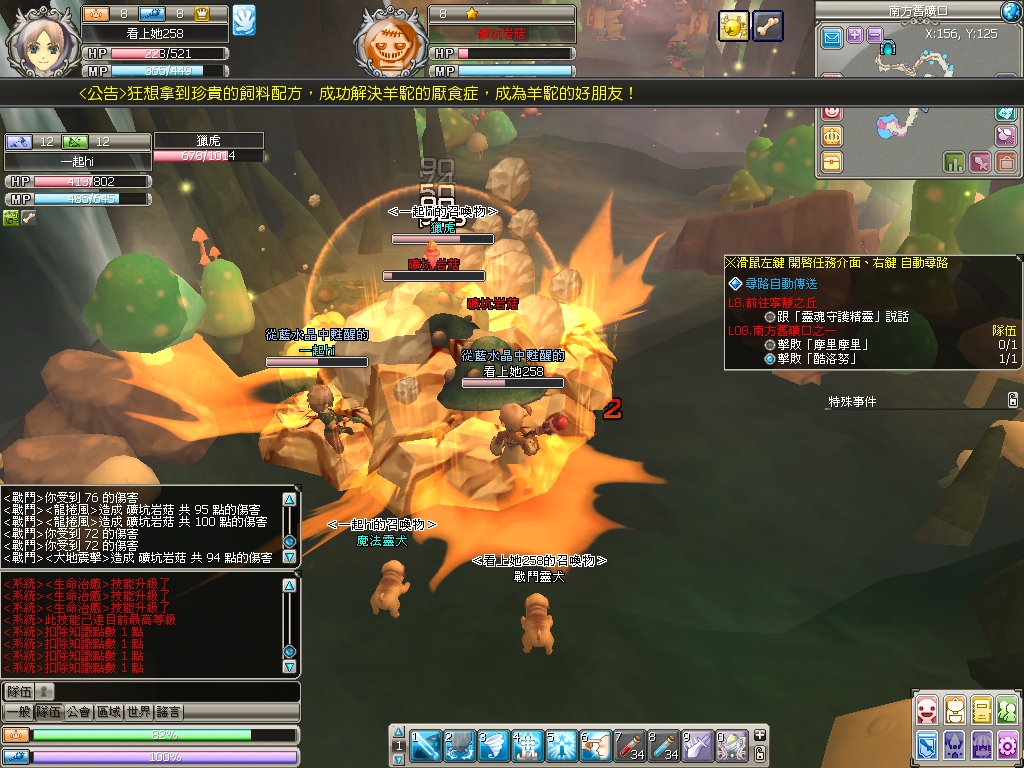
Task: Switch to the 公會 chat tab
Action: (x=78, y=712)
